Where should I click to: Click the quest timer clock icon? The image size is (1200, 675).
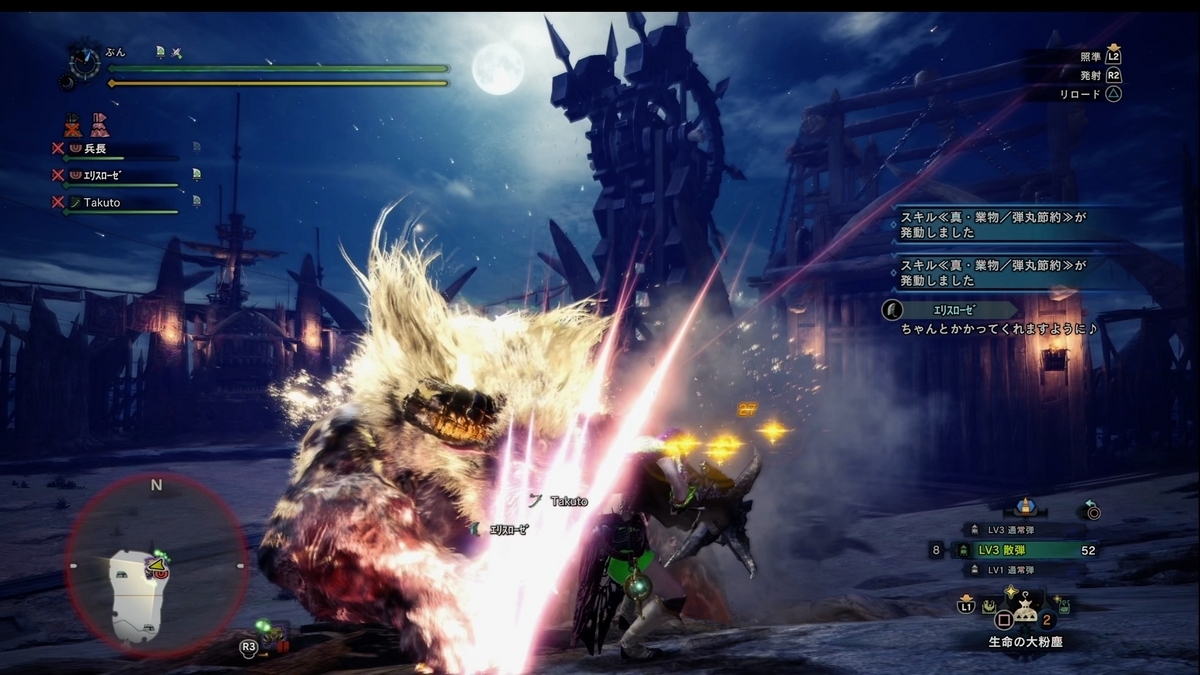(x=84, y=62)
